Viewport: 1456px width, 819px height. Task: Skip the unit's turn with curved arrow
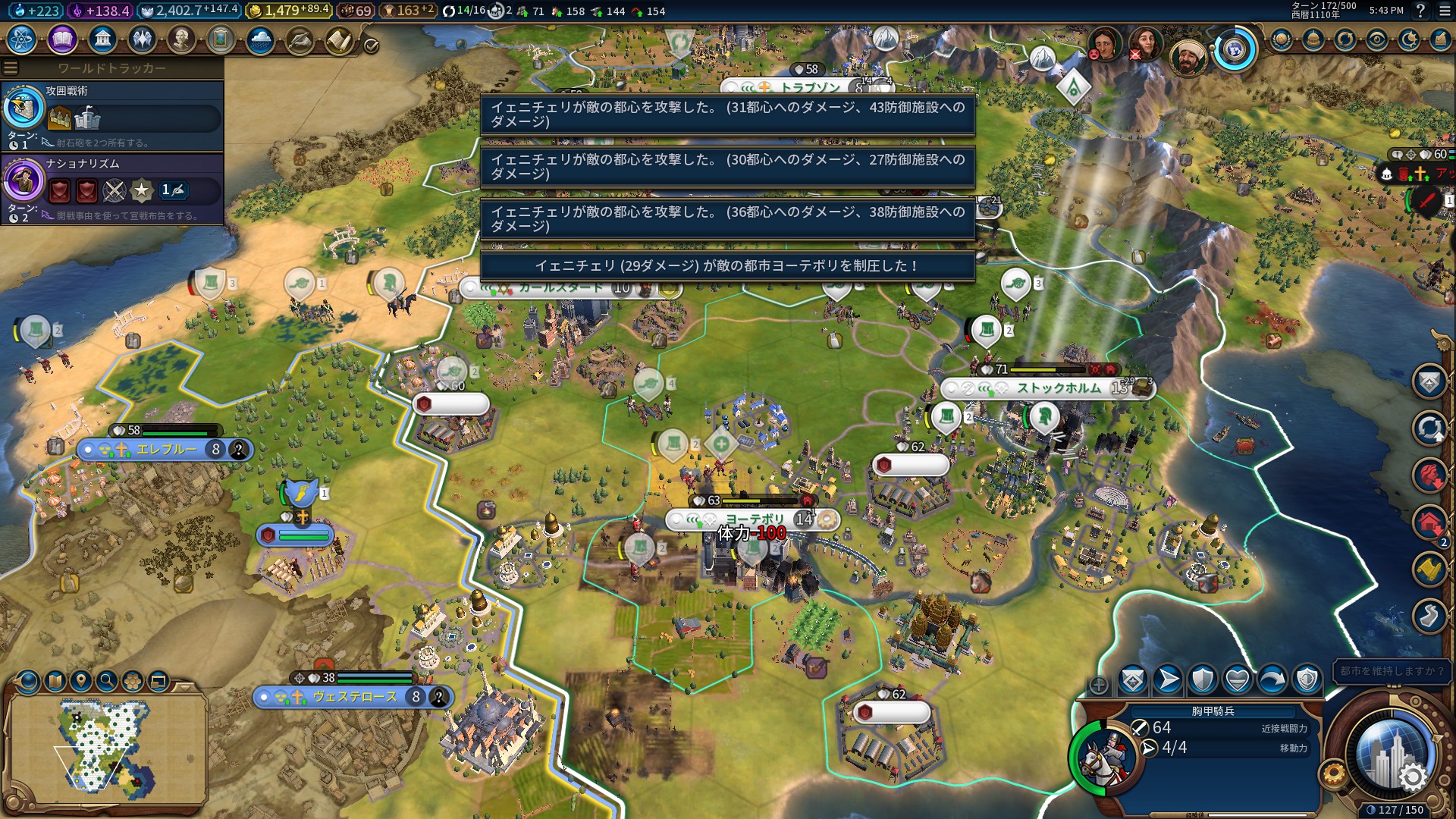click(x=1272, y=680)
